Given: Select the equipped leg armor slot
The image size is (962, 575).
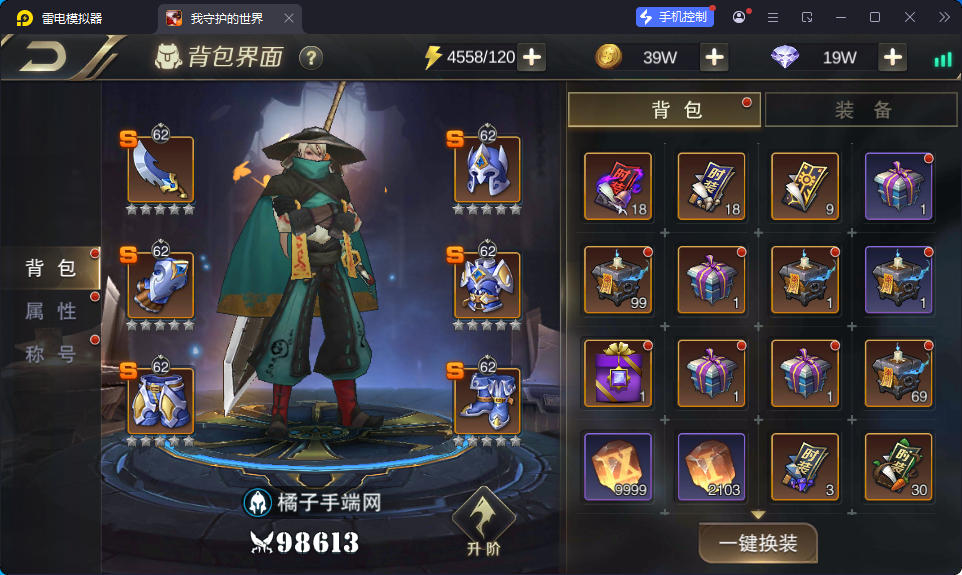Looking at the screenshot, I should click(160, 400).
